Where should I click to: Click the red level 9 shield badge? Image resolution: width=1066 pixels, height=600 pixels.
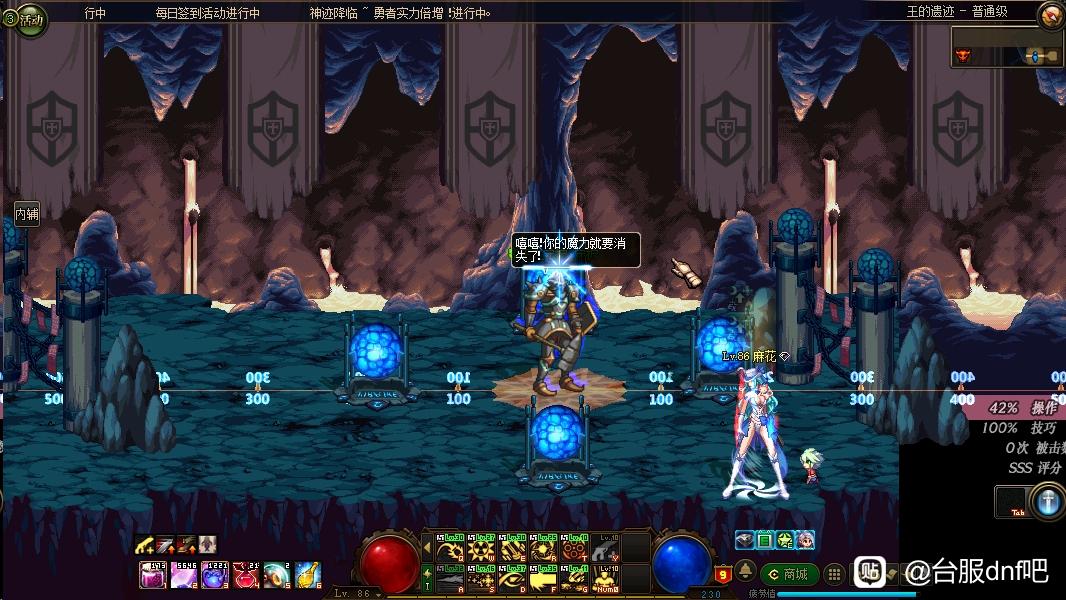(722, 574)
